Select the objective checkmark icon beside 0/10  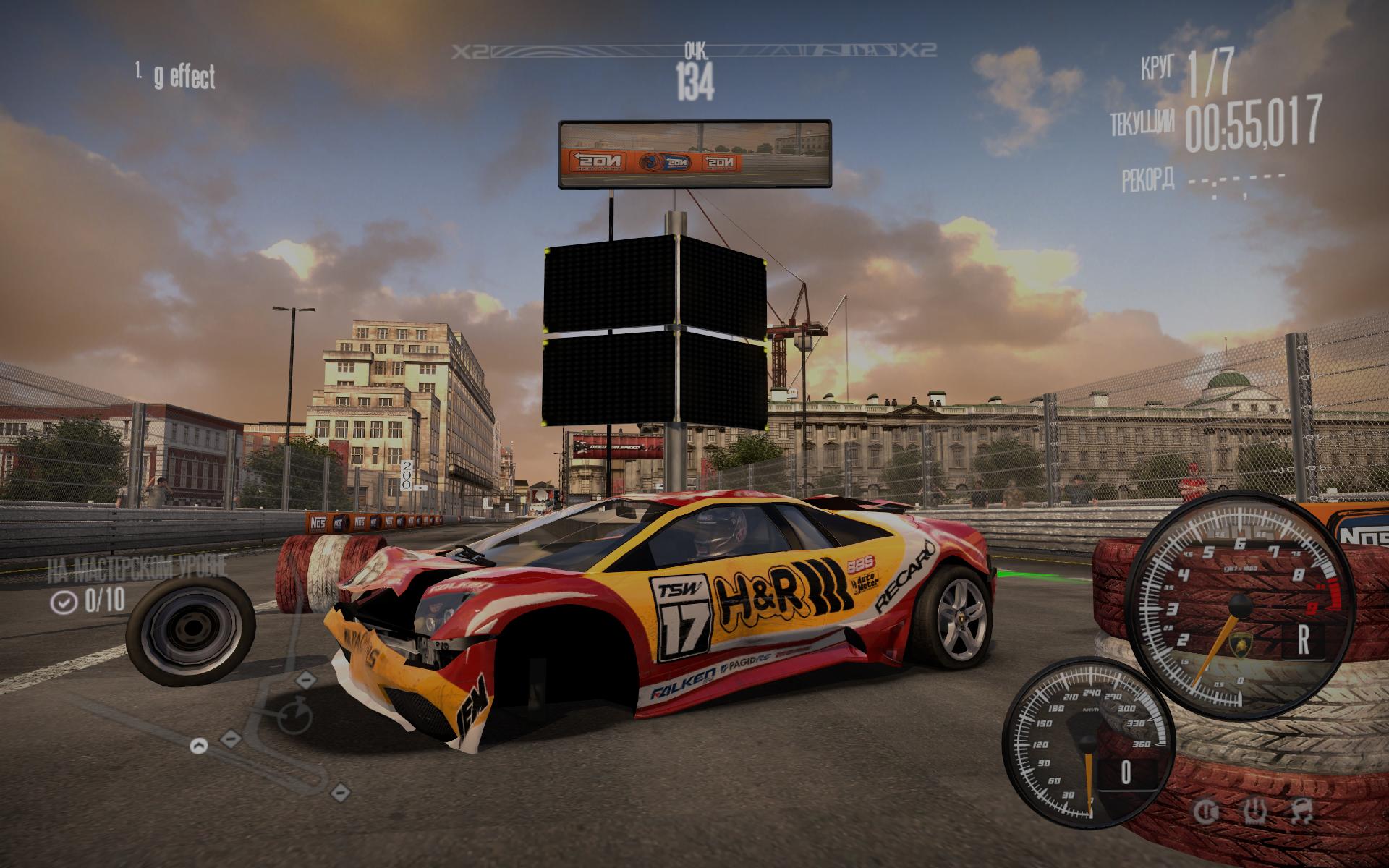coord(64,602)
